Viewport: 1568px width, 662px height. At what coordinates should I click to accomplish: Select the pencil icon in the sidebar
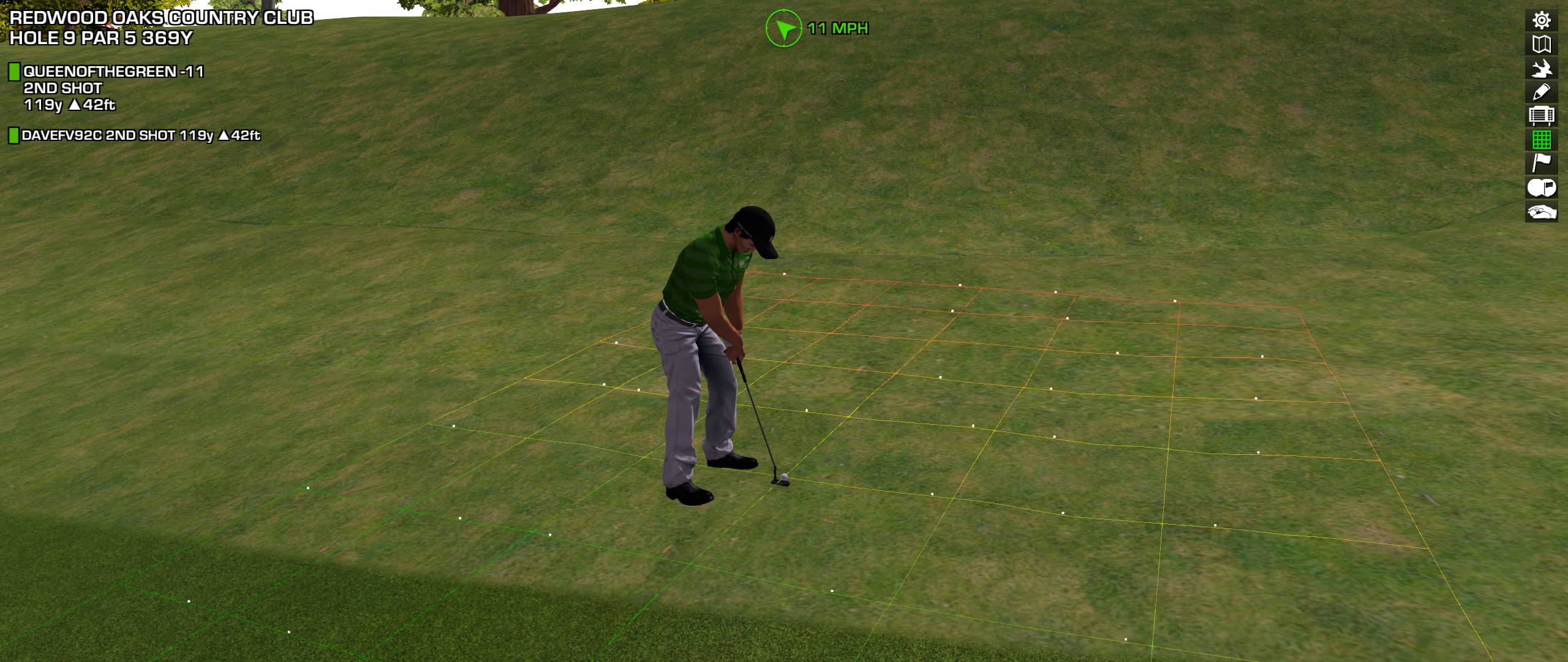point(1541,92)
